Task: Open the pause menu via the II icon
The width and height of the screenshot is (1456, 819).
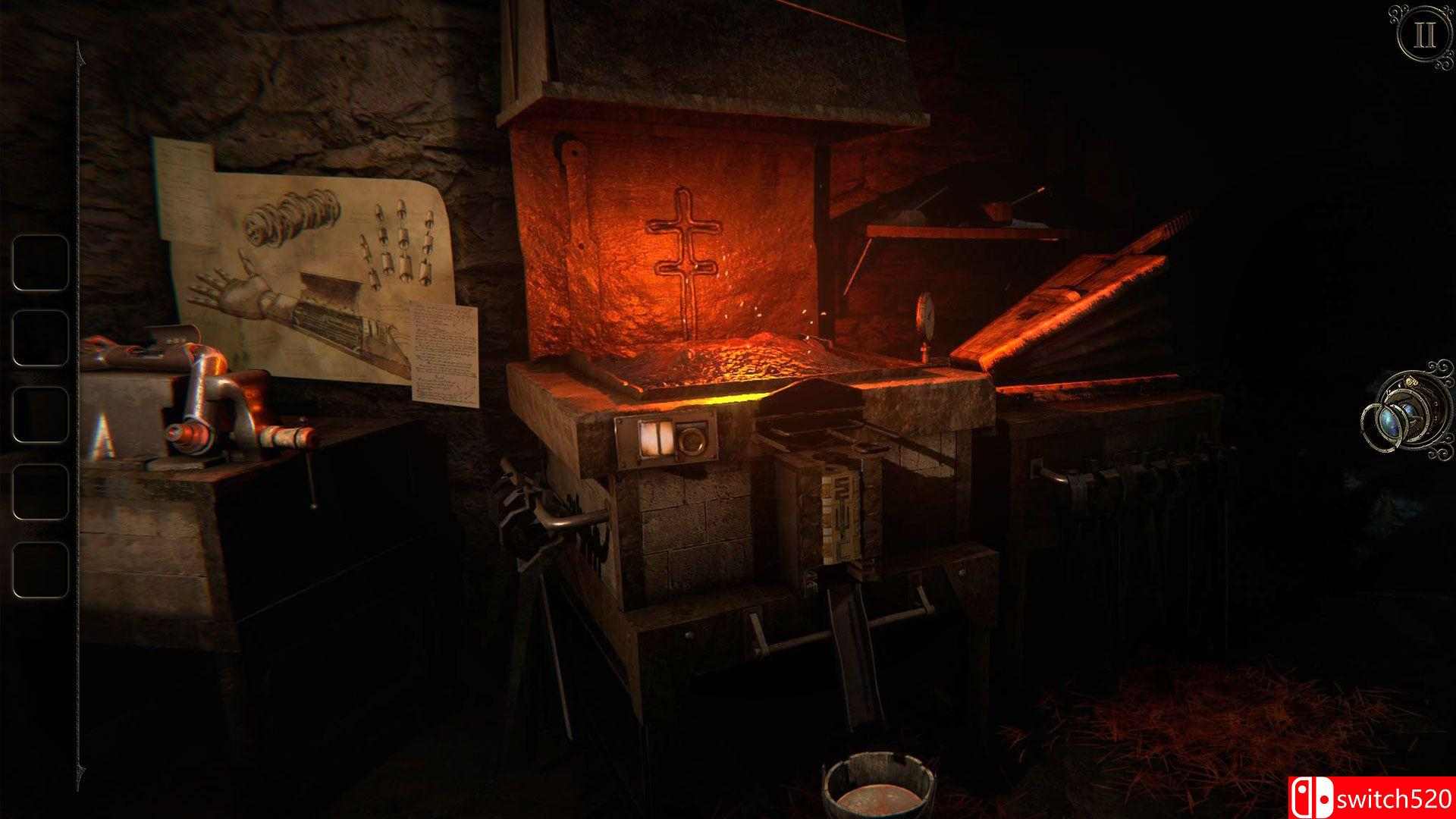Action: [x=1423, y=32]
